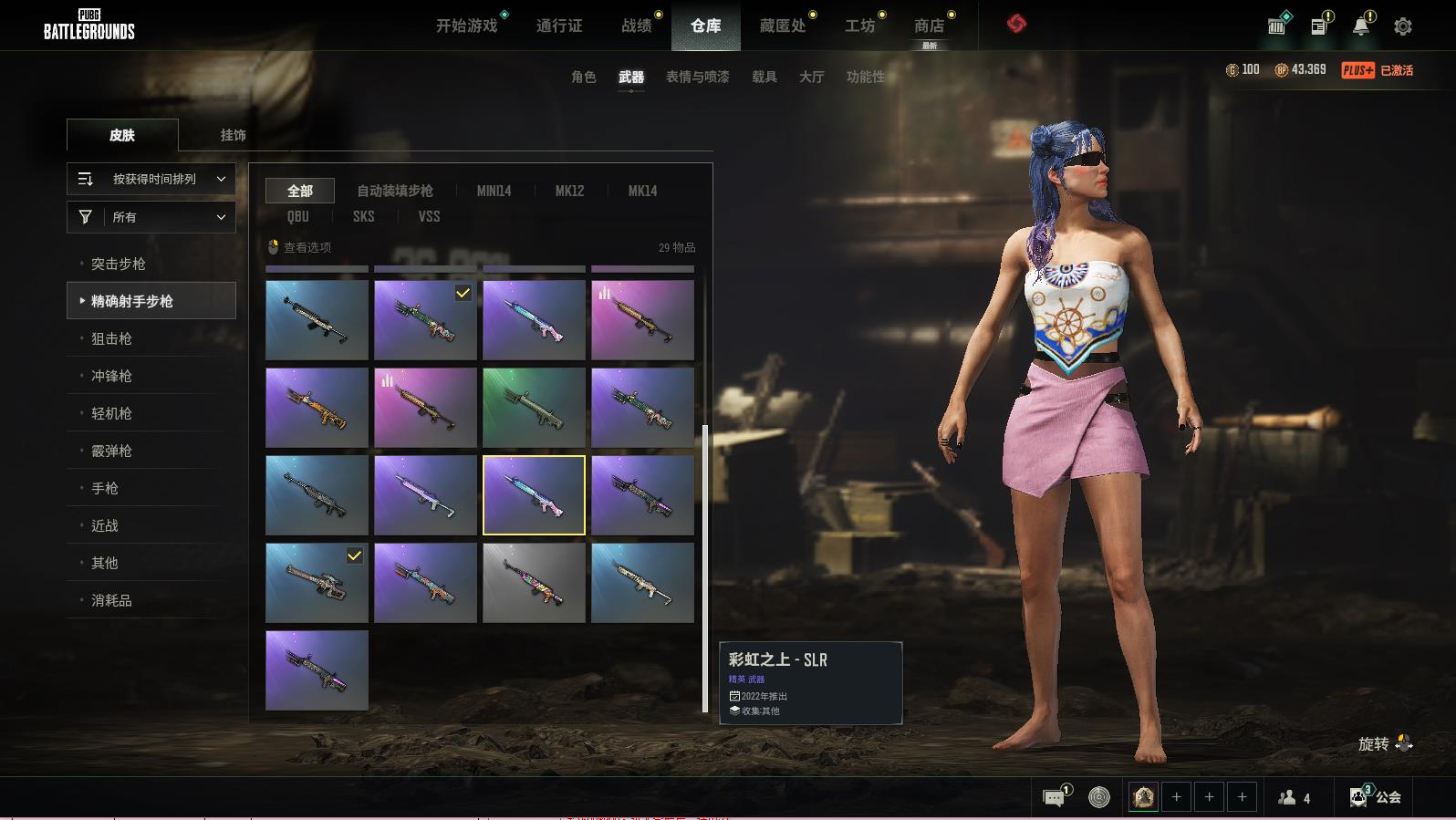Filter skins by SKS

[x=363, y=216]
